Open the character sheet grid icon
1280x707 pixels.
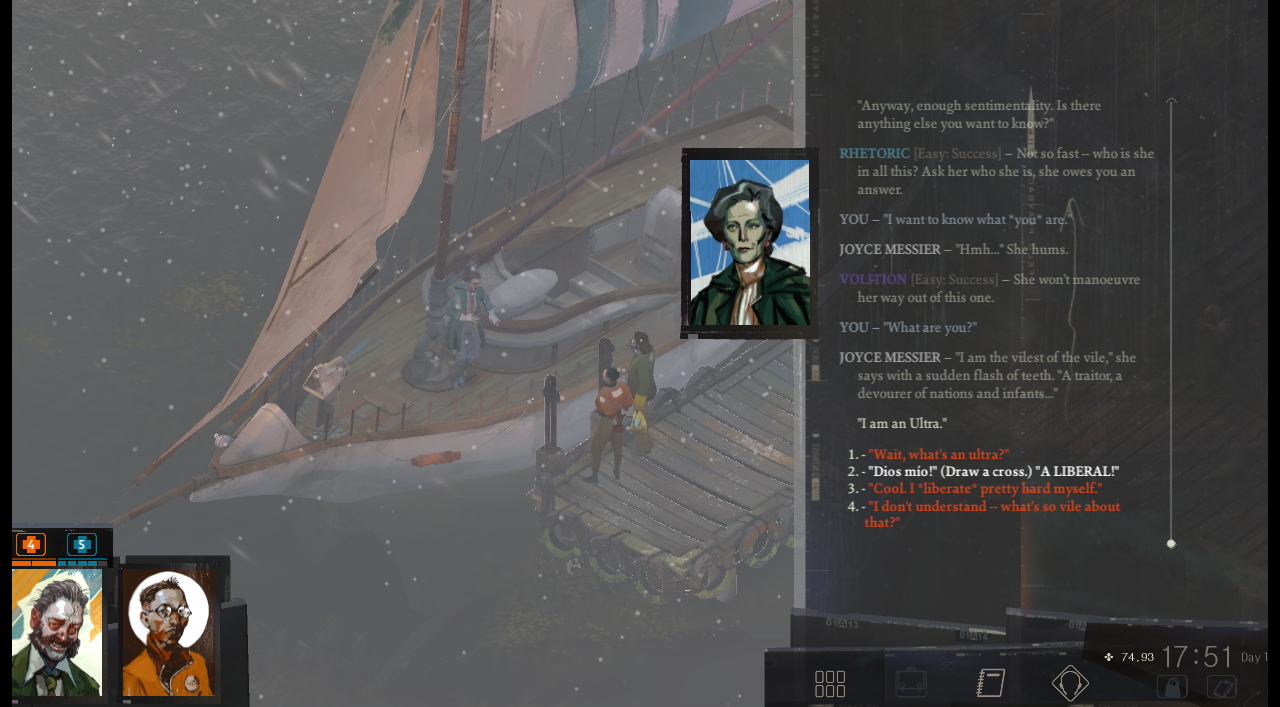(x=830, y=684)
